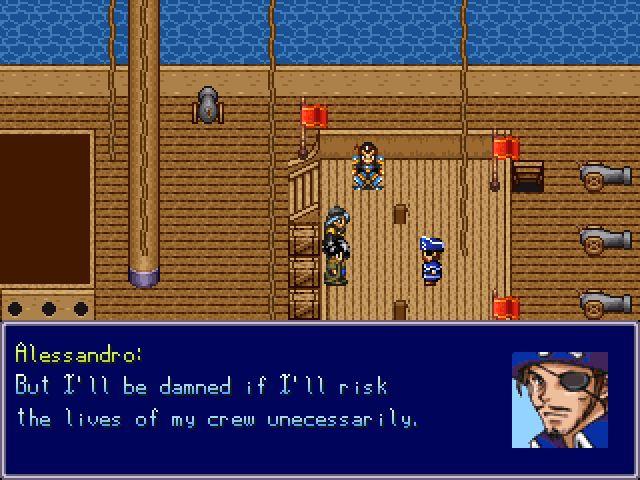640x480 pixels.
Task: Click Alessandro's eyepatch portrait in dialogue
Action: coord(560,400)
